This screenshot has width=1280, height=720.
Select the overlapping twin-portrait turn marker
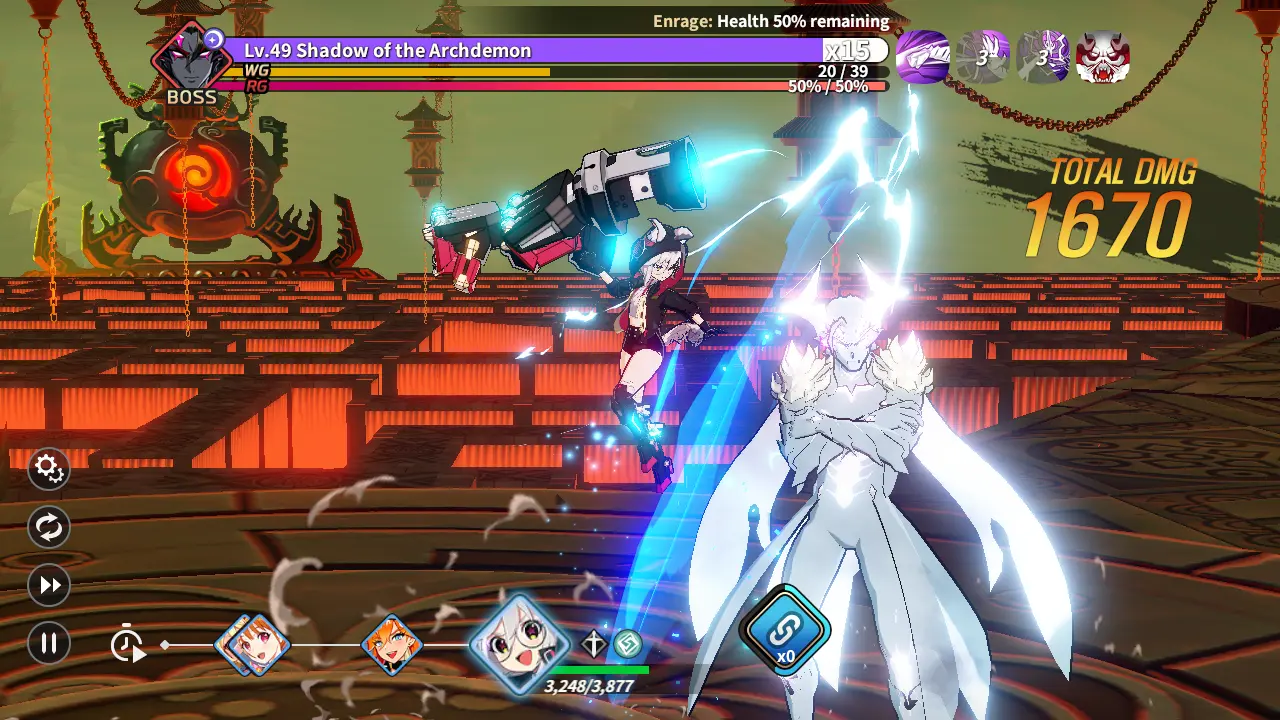pos(253,644)
